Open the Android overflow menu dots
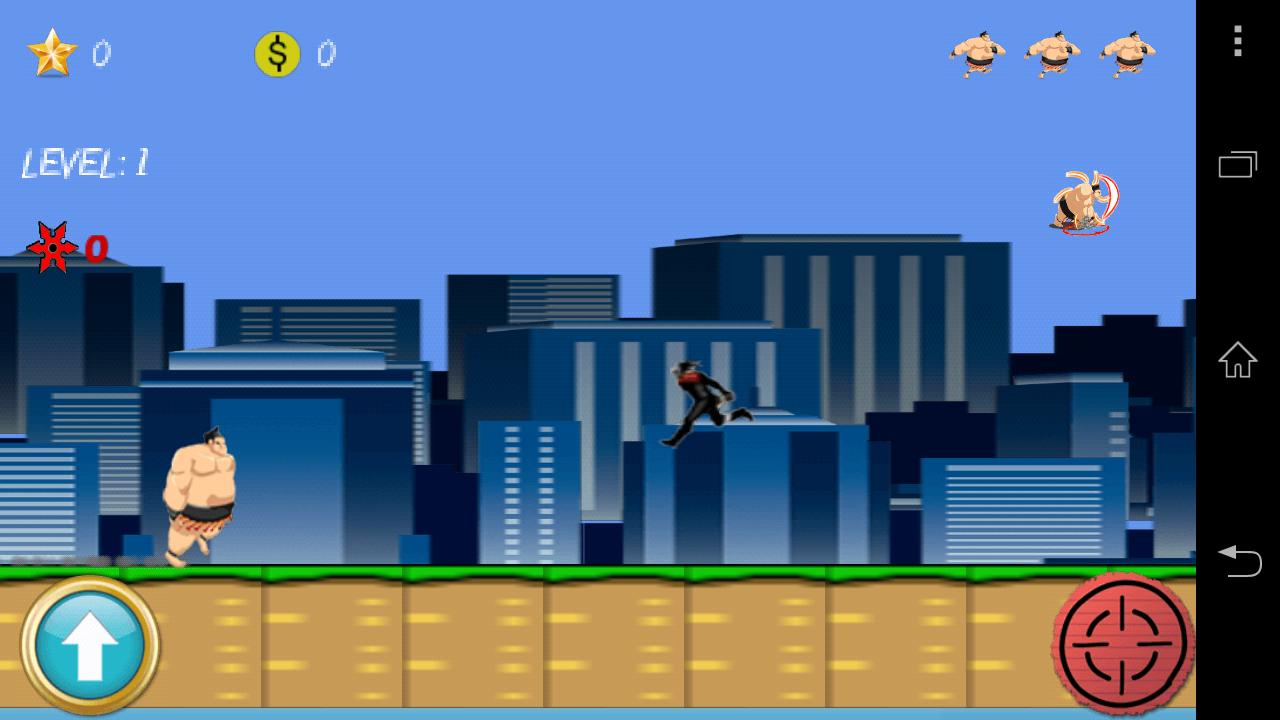This screenshot has height=720, width=1280. click(x=1236, y=41)
